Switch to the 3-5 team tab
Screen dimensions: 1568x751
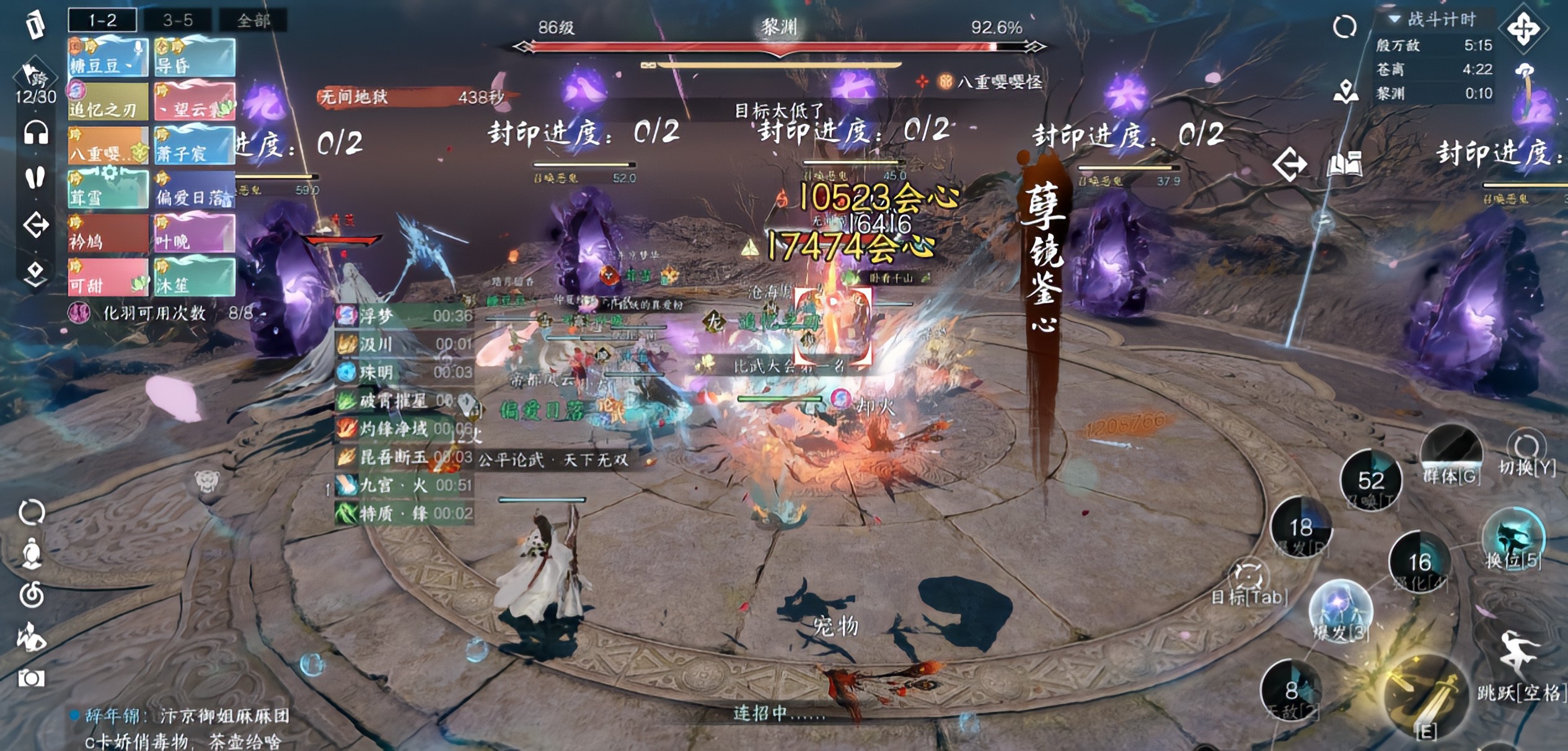[178, 20]
